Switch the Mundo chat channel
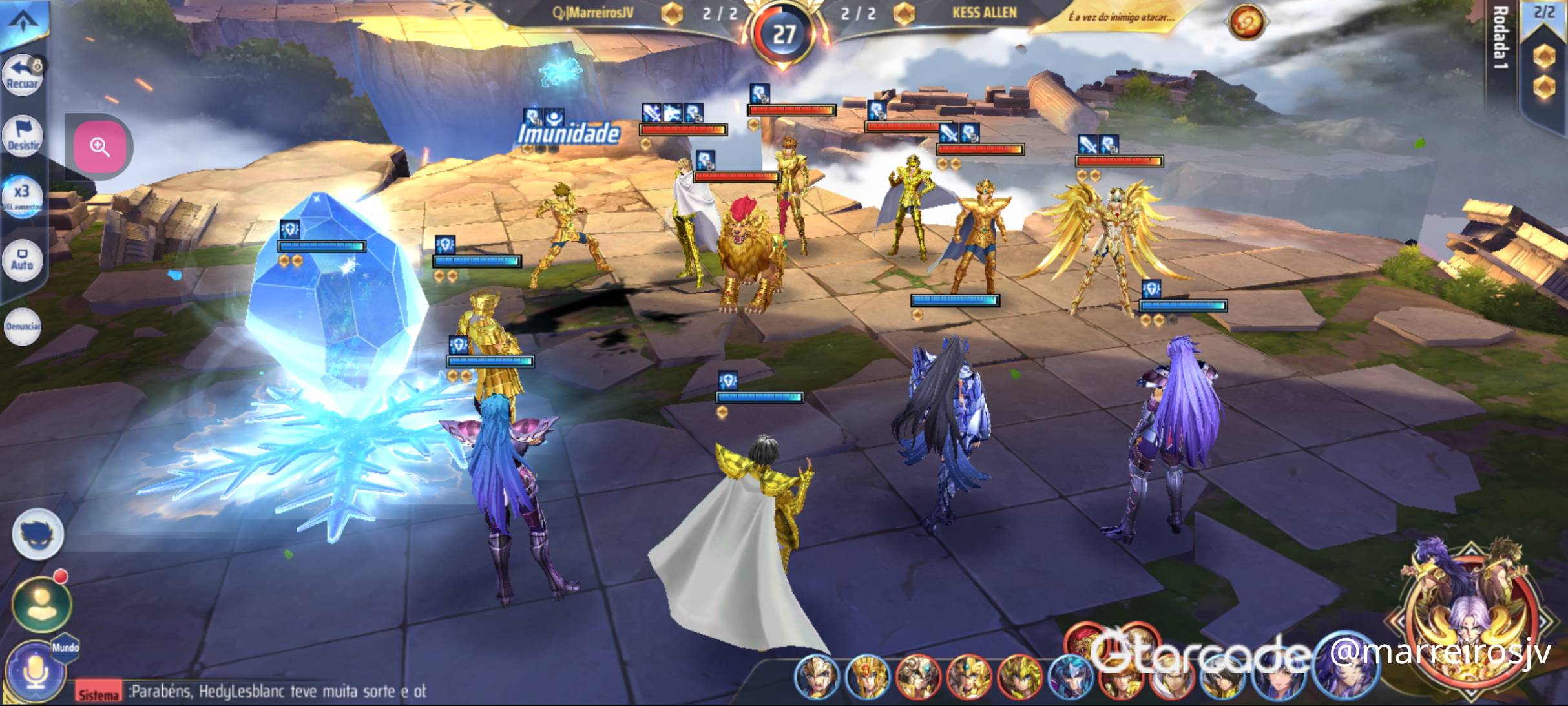The width and height of the screenshot is (1568, 706). [x=65, y=647]
